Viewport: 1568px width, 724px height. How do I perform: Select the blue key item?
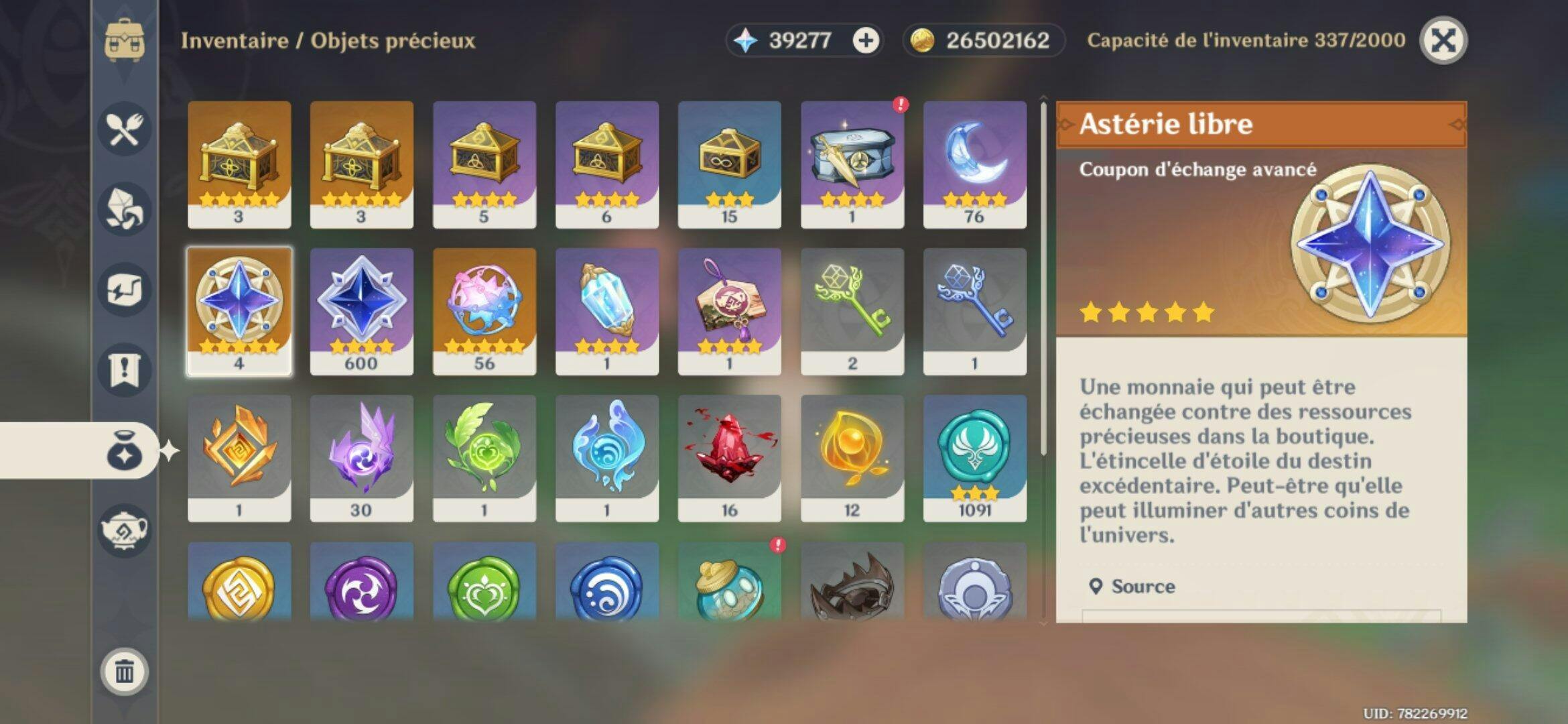pos(974,311)
